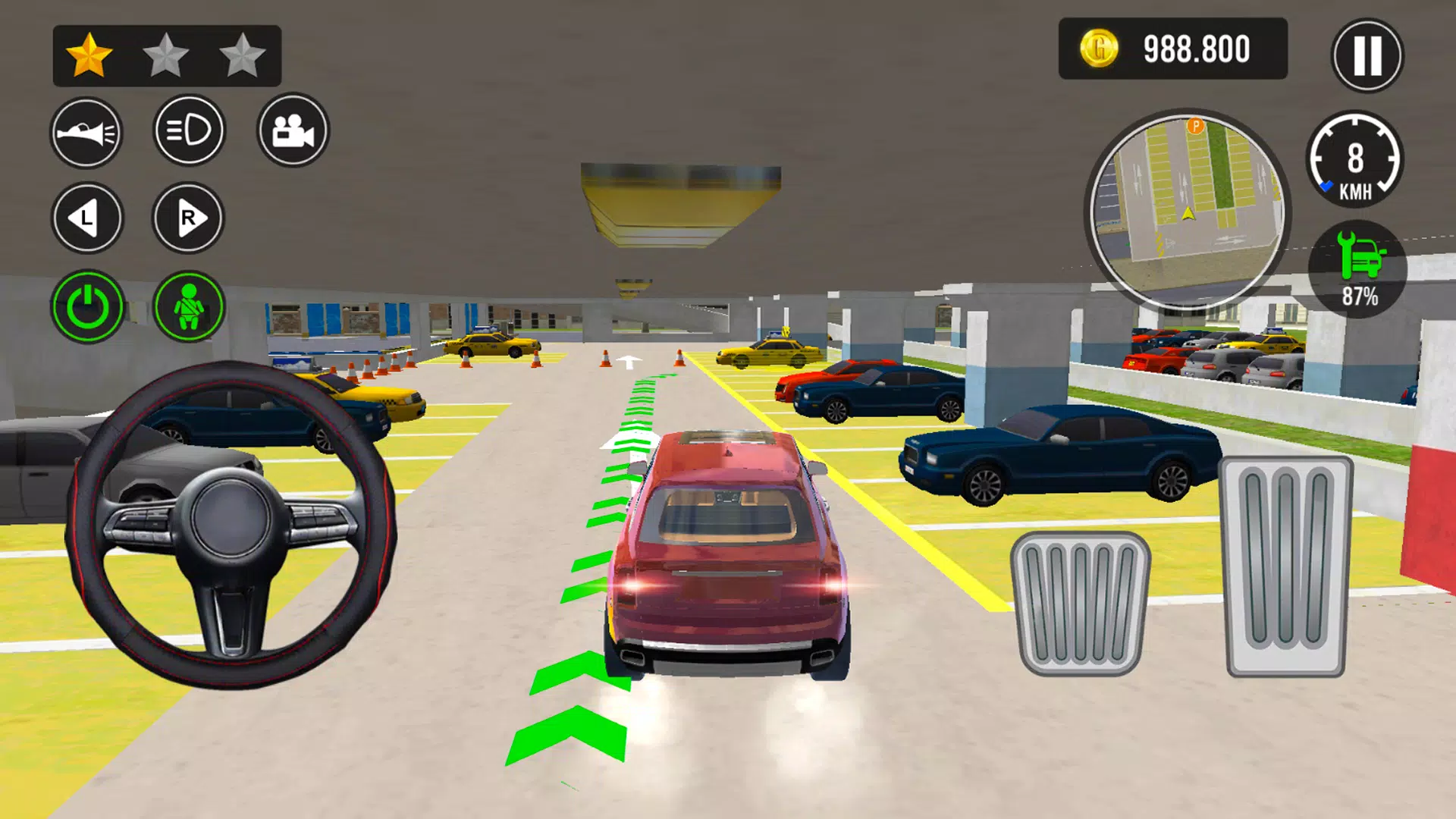1456x819 pixels.
Task: Click the gold coin balance
Action: click(1172, 49)
